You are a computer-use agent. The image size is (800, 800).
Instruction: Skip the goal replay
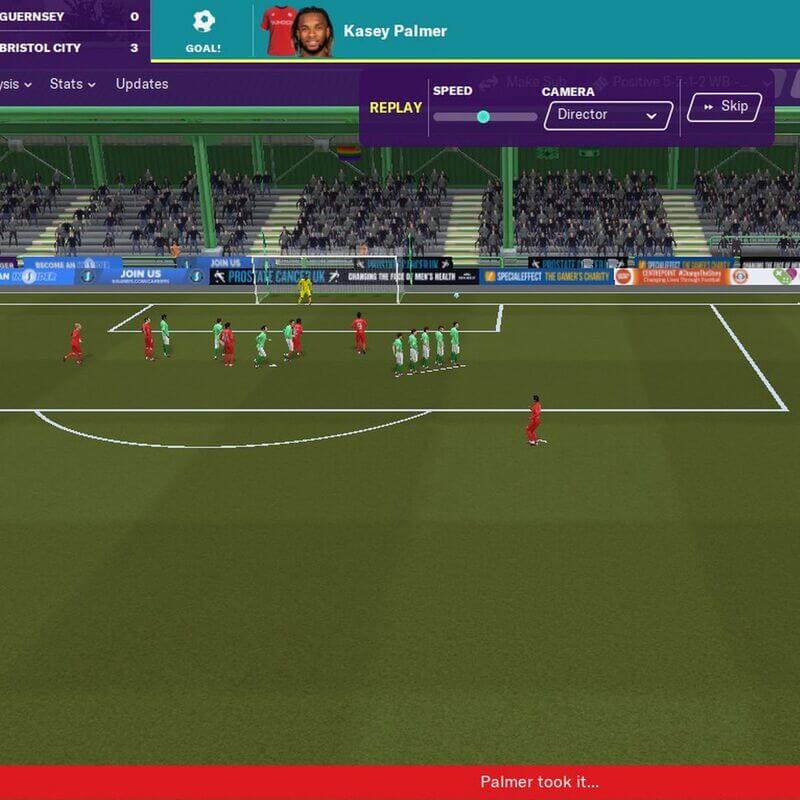click(x=724, y=107)
